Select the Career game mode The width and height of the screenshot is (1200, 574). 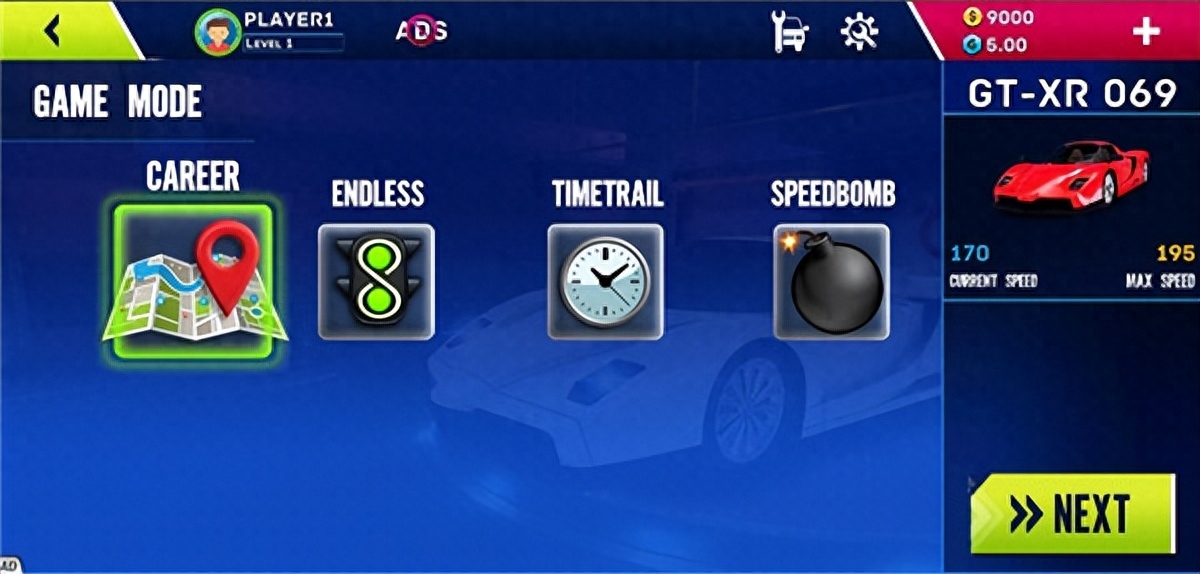point(193,282)
